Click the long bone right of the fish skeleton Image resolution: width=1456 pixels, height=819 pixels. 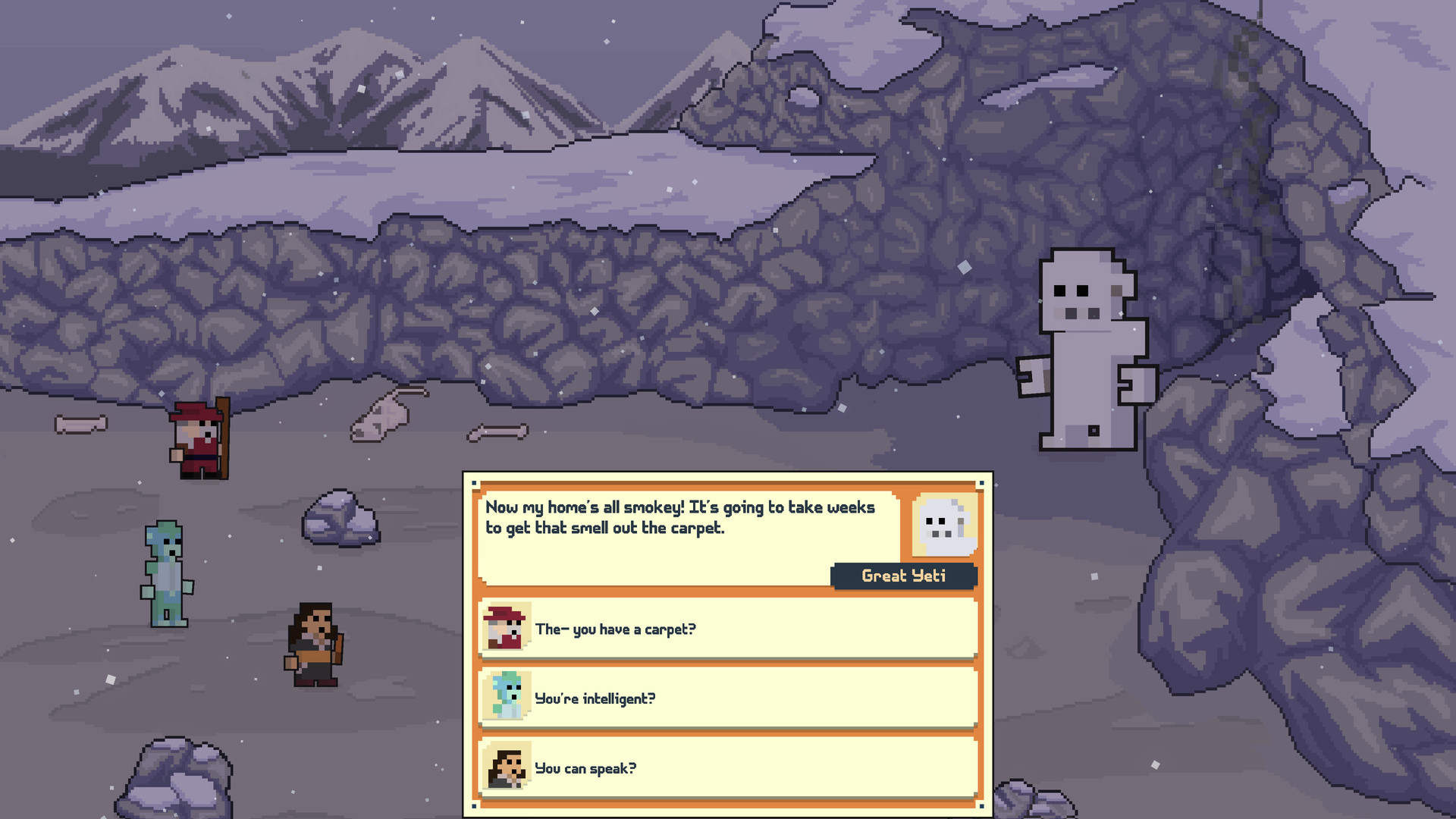coord(497,432)
